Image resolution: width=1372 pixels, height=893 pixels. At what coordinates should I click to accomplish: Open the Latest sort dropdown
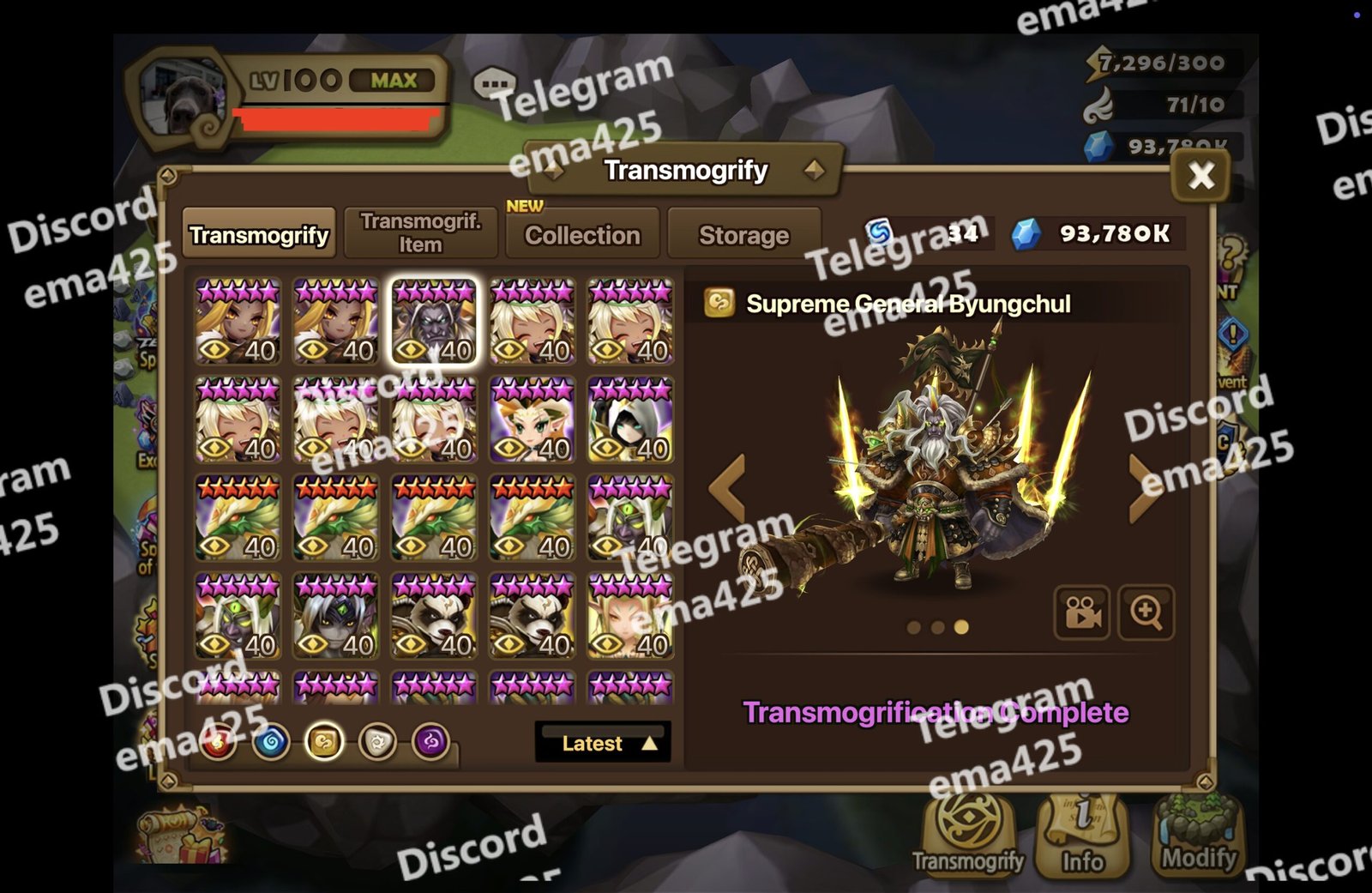(603, 743)
